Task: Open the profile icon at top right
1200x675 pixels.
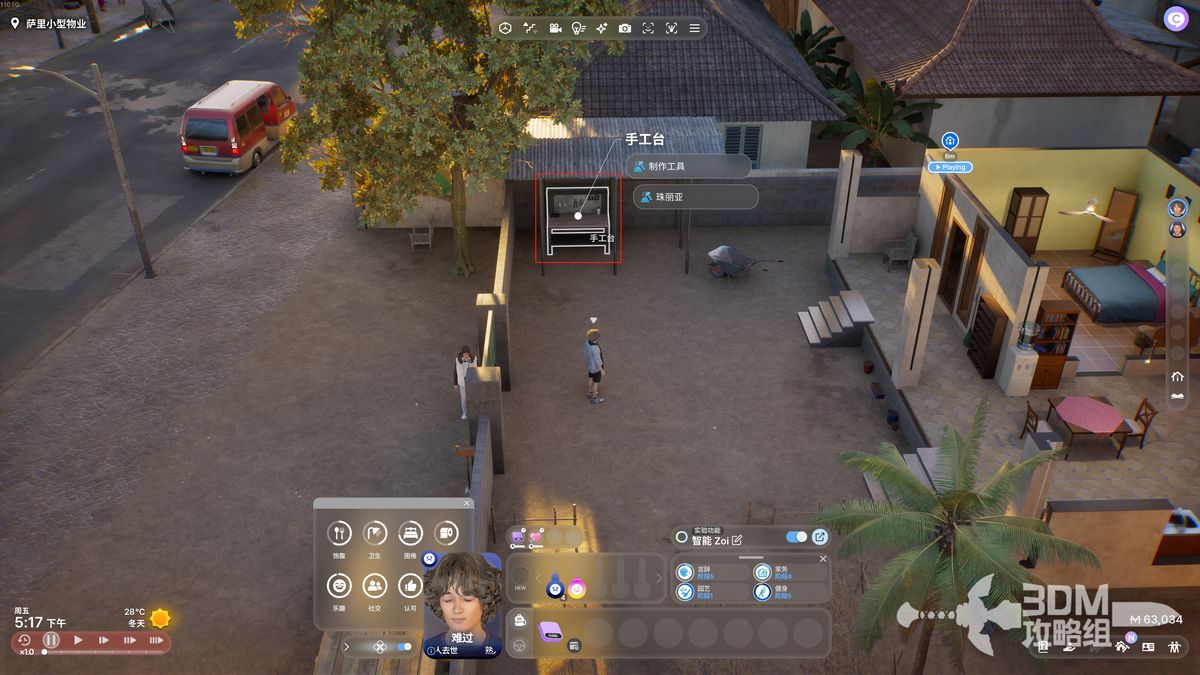Action: [x=1175, y=17]
